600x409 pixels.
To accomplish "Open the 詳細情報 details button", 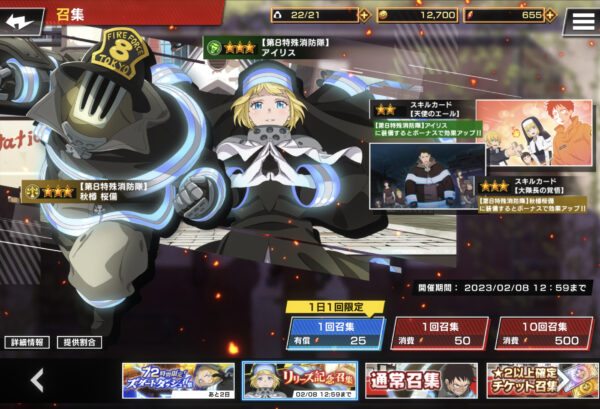I will pyautogui.click(x=26, y=342).
